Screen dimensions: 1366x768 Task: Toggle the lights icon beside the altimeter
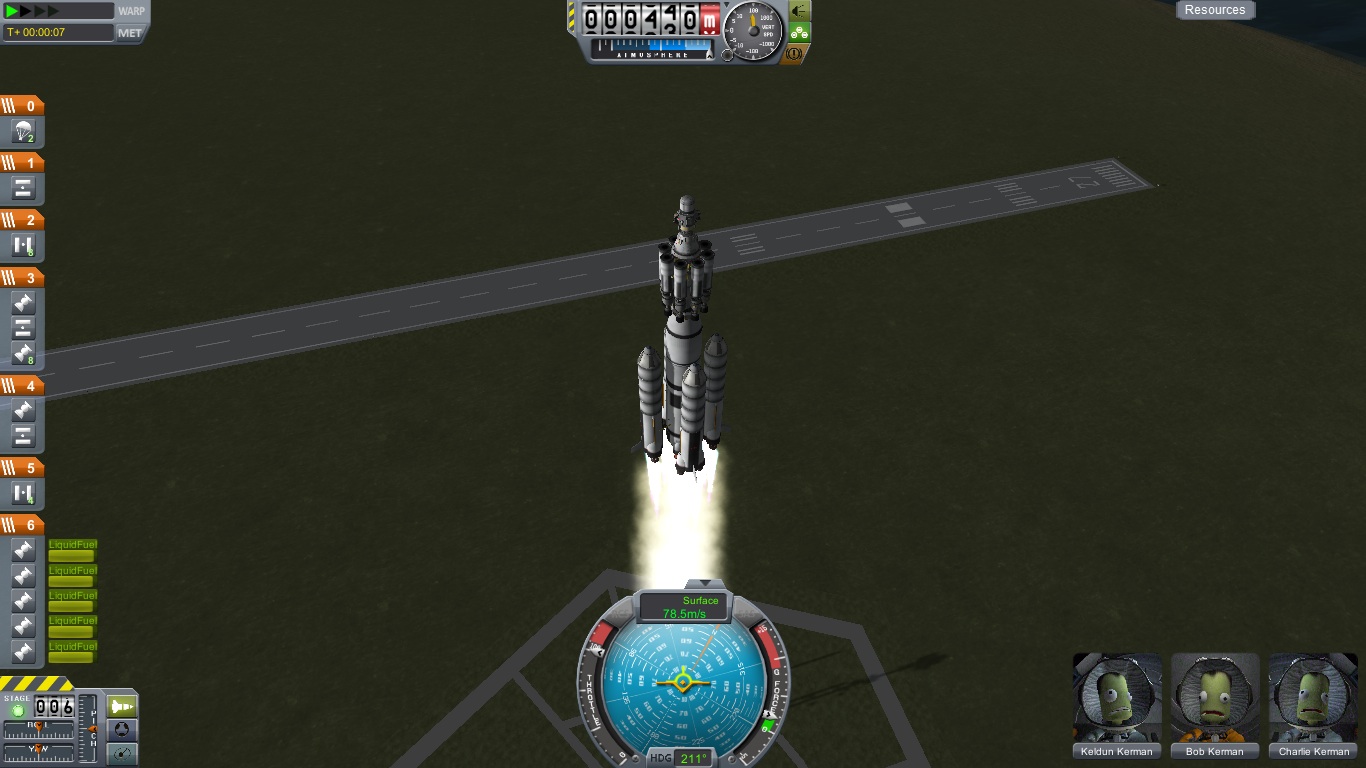tap(800, 12)
